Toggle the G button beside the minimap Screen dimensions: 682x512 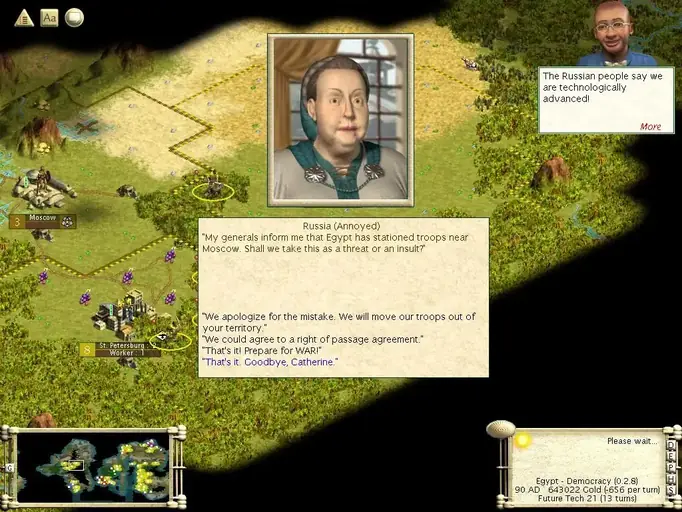click(x=10, y=467)
